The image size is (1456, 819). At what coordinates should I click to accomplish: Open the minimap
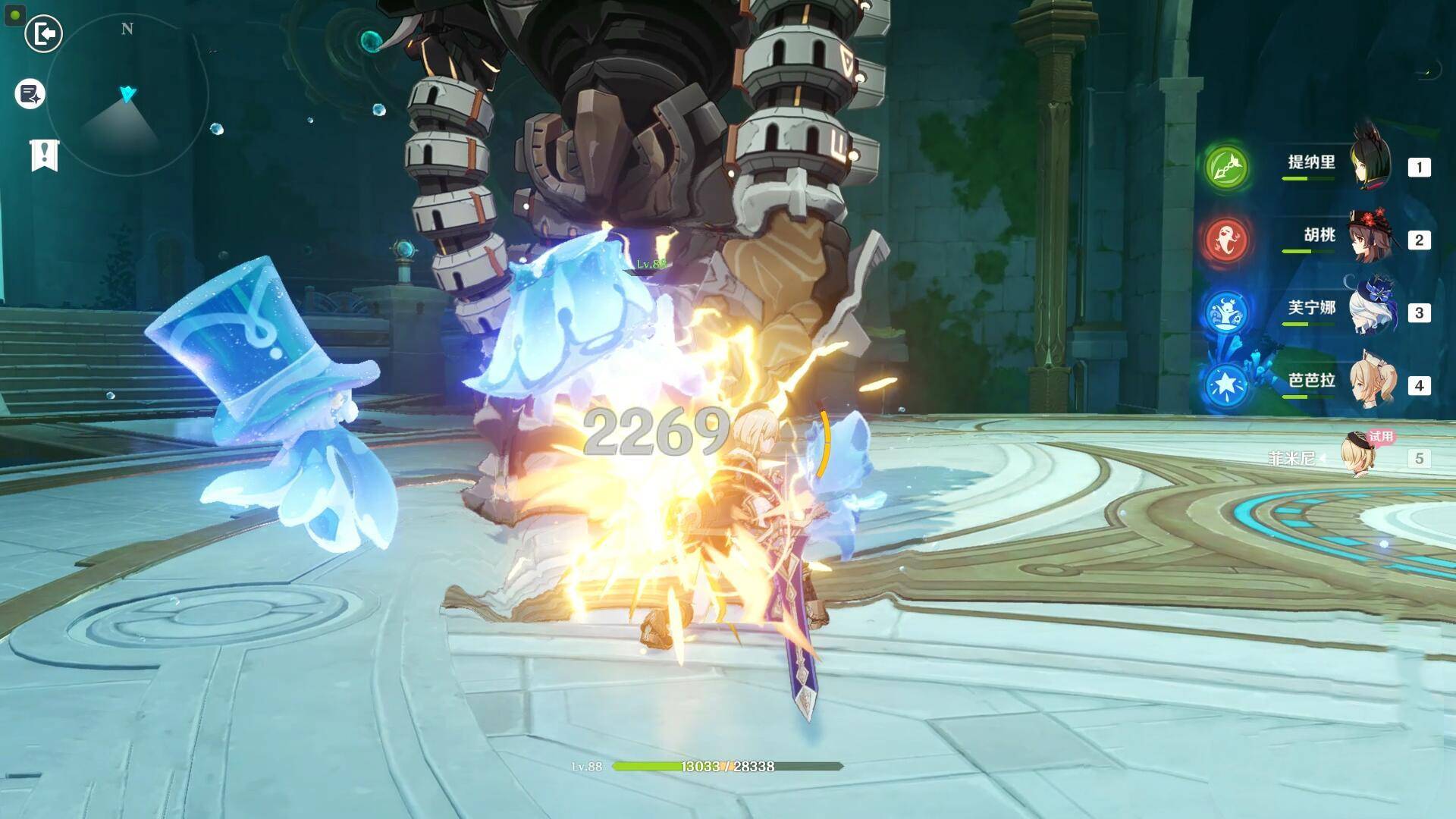pyautogui.click(x=127, y=95)
